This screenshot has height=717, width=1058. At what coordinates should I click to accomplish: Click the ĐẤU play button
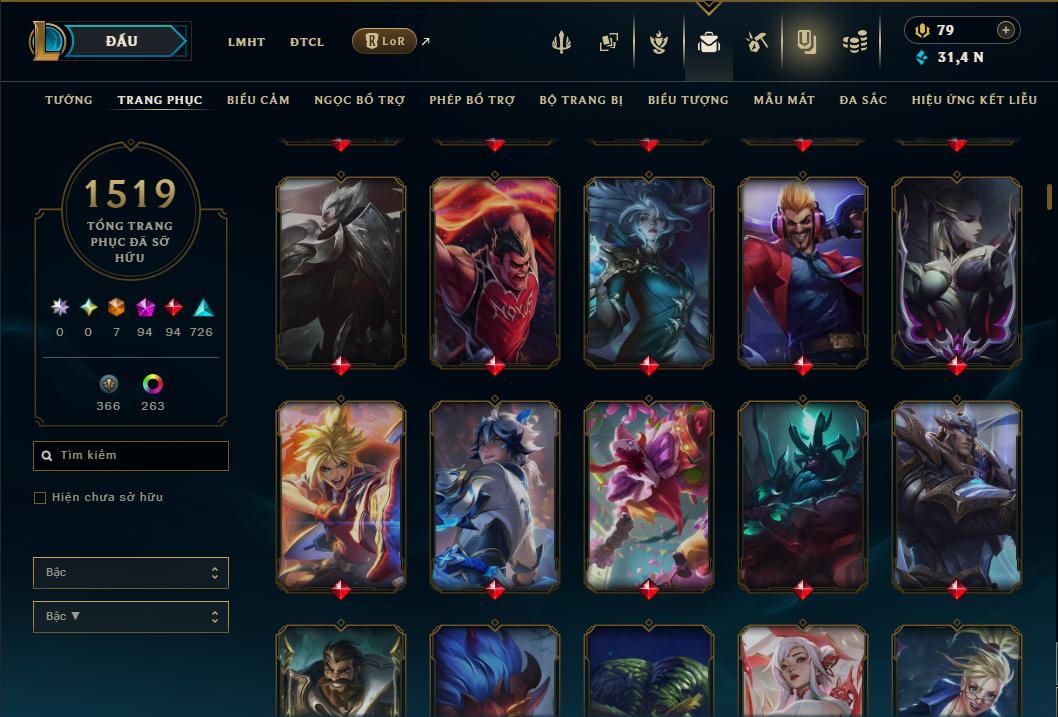[122, 41]
